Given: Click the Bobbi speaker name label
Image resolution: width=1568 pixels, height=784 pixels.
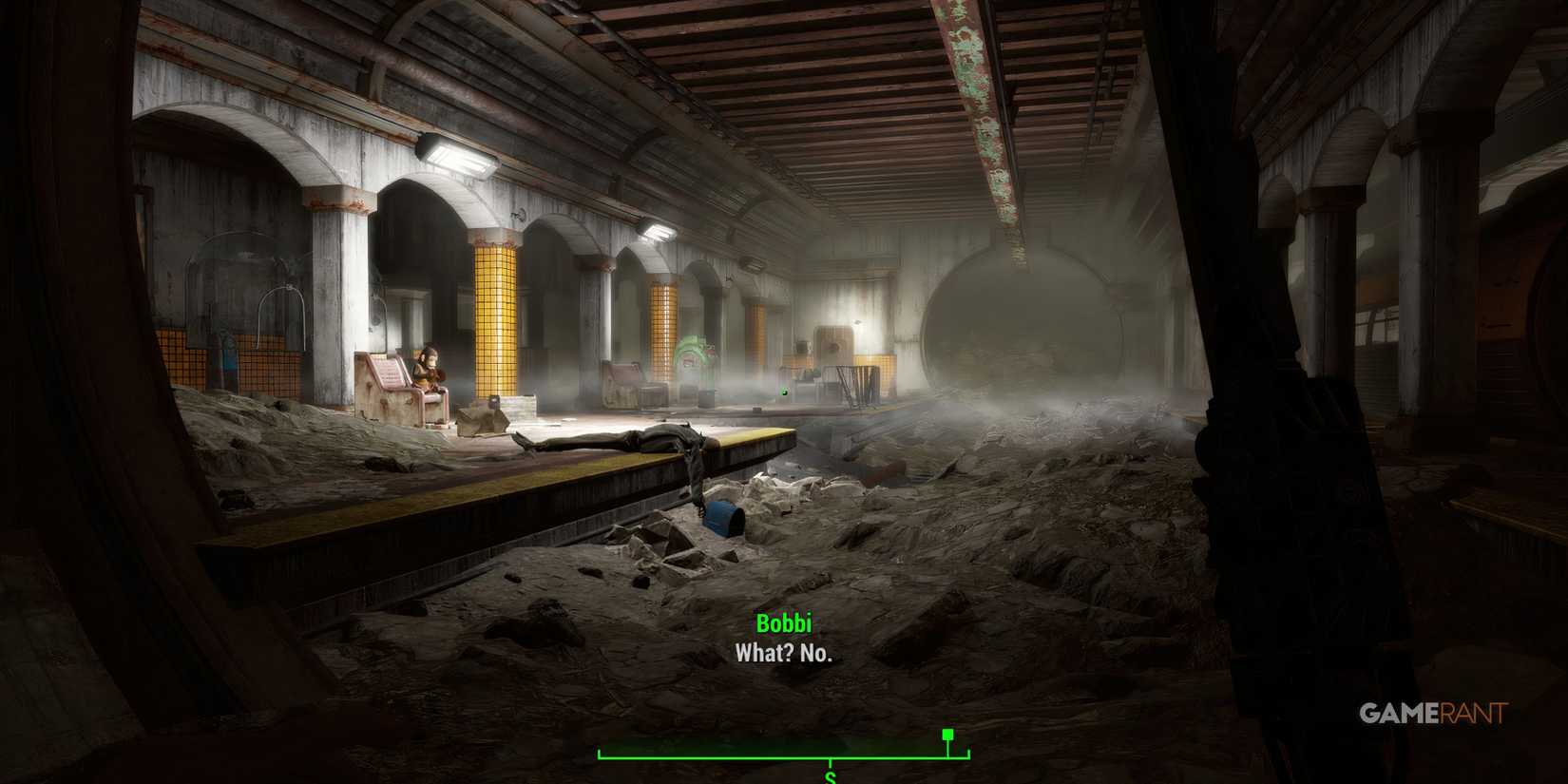Looking at the screenshot, I should [x=785, y=624].
